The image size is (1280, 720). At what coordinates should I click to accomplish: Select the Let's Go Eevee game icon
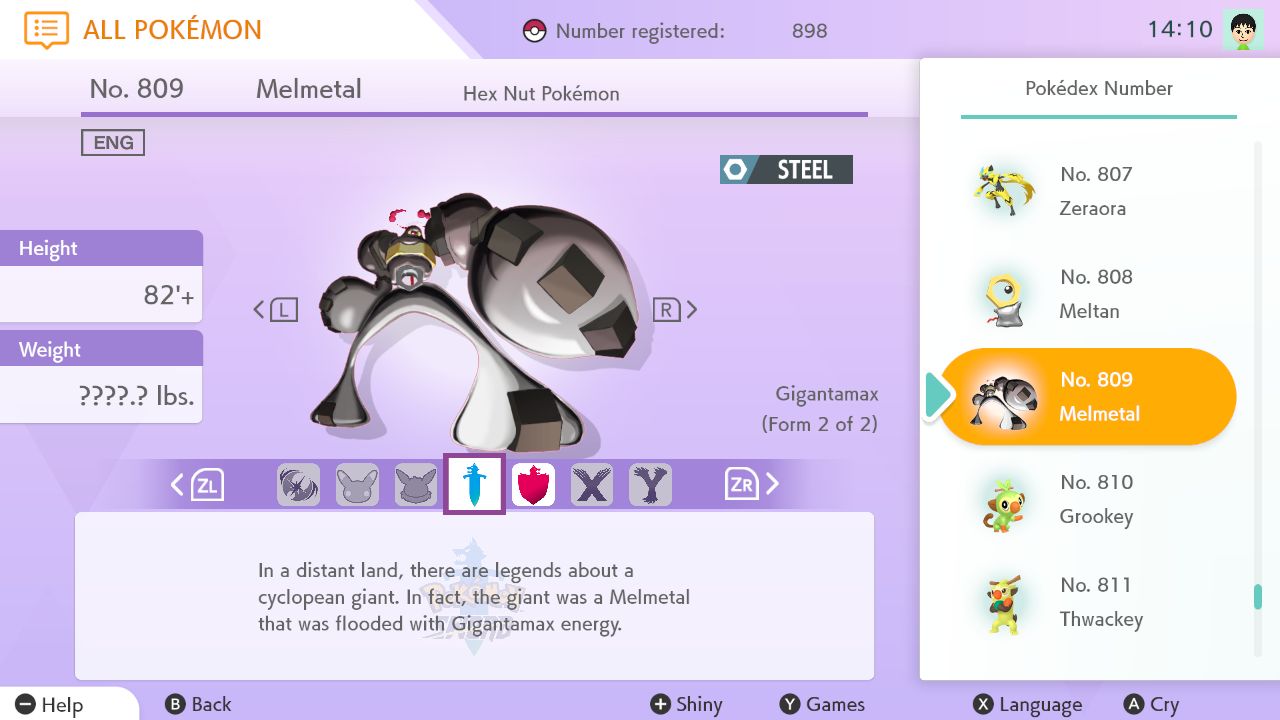[x=416, y=483]
